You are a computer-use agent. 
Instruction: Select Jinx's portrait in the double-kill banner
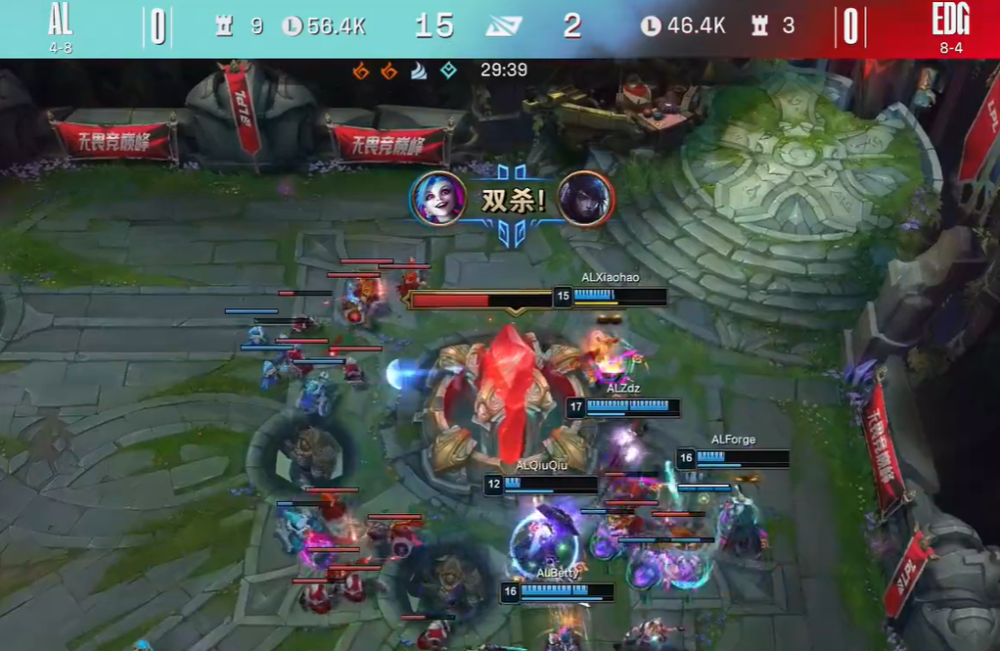(x=438, y=198)
